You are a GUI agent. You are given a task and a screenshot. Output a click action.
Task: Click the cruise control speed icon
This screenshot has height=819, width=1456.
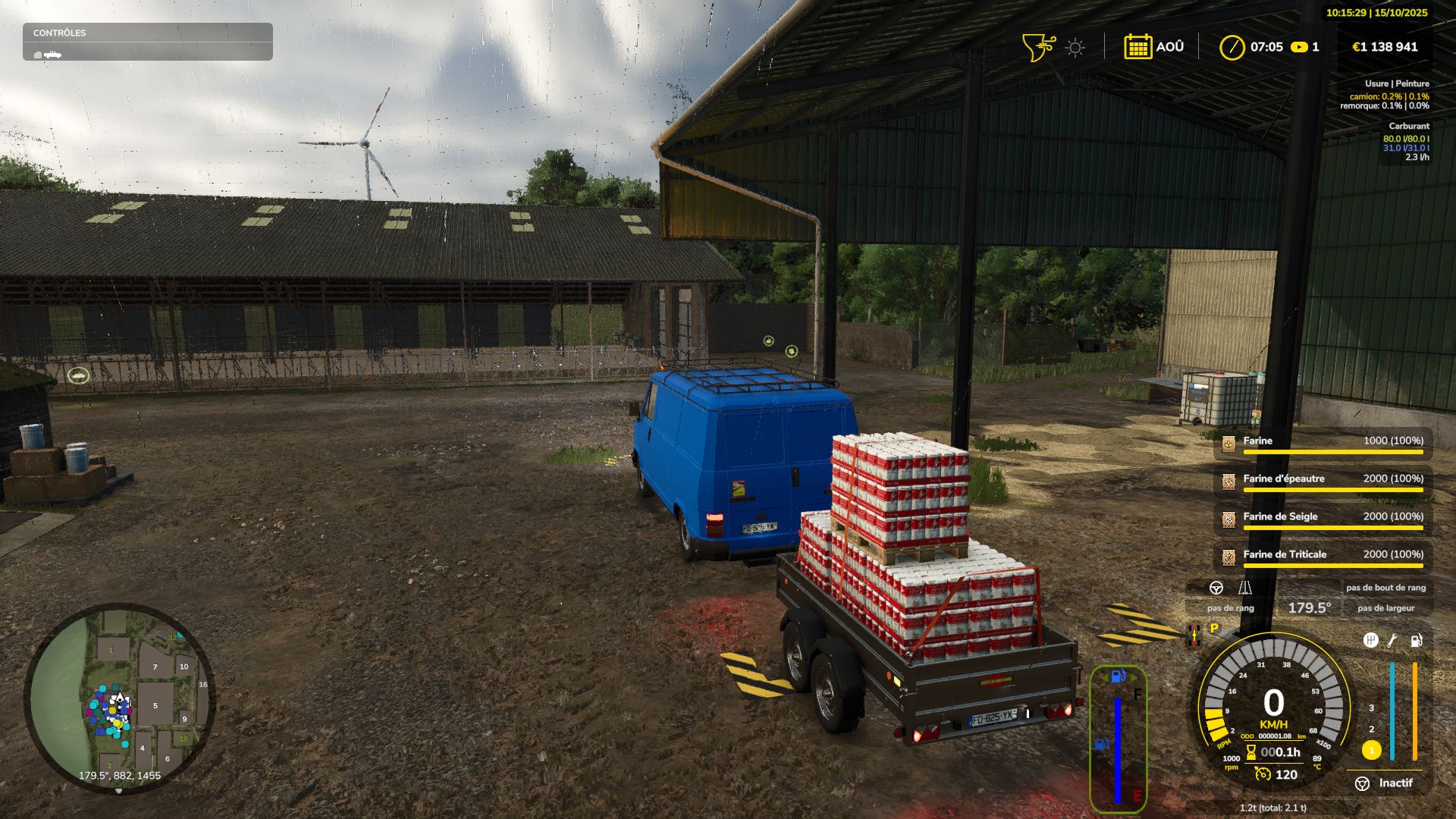point(1263,774)
